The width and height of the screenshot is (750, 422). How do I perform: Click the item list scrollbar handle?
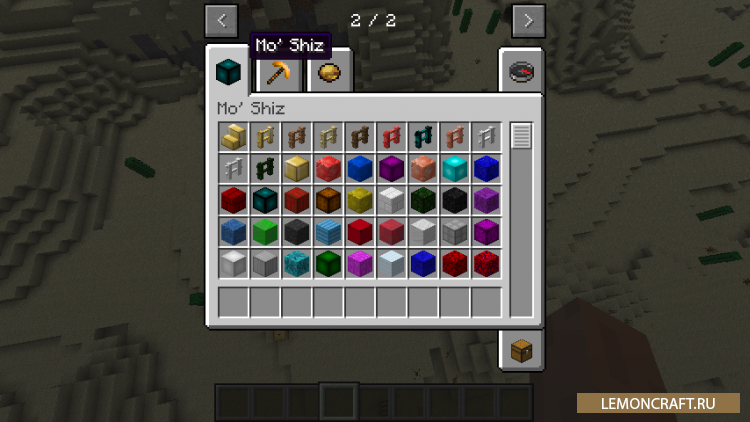click(x=521, y=137)
